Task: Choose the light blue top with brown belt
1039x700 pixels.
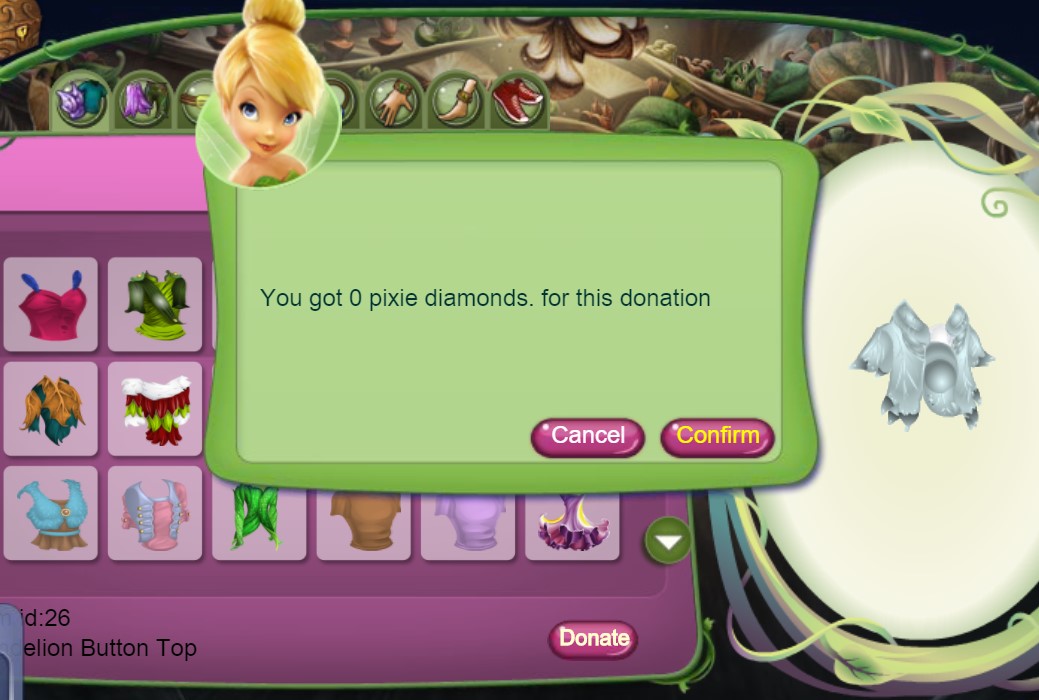Action: coord(51,513)
